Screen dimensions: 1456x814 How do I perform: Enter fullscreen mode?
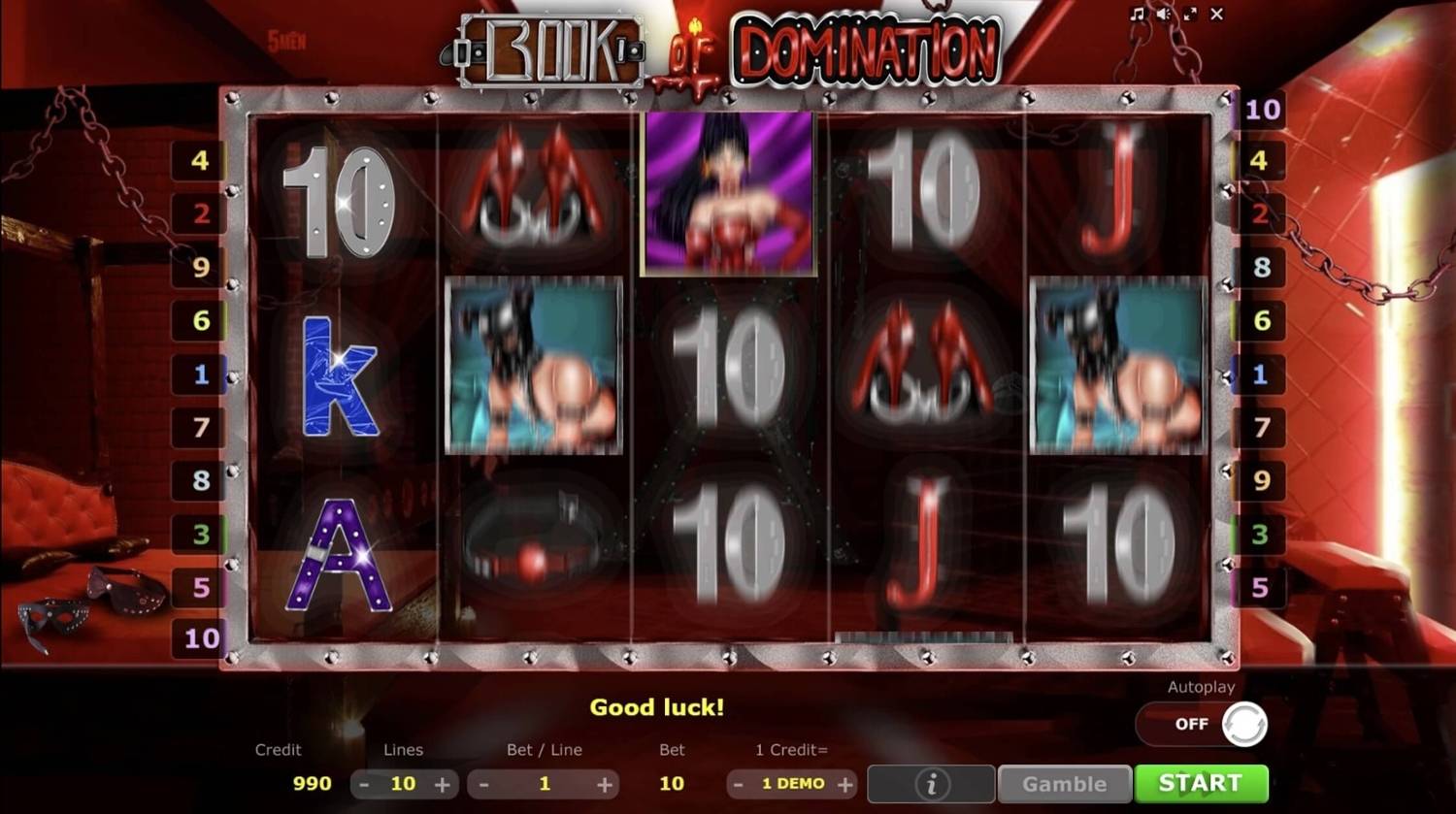click(1192, 15)
